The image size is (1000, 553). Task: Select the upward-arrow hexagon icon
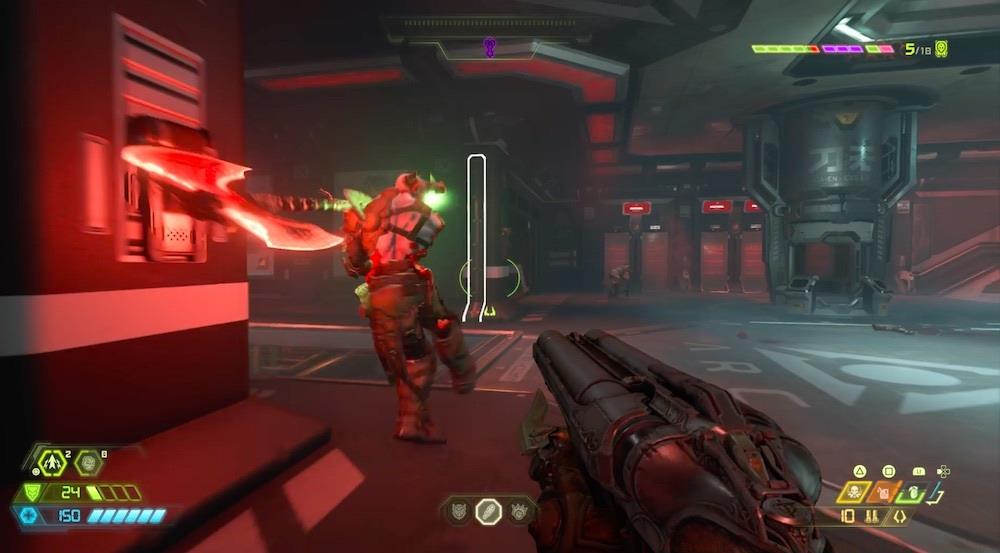pos(52,463)
